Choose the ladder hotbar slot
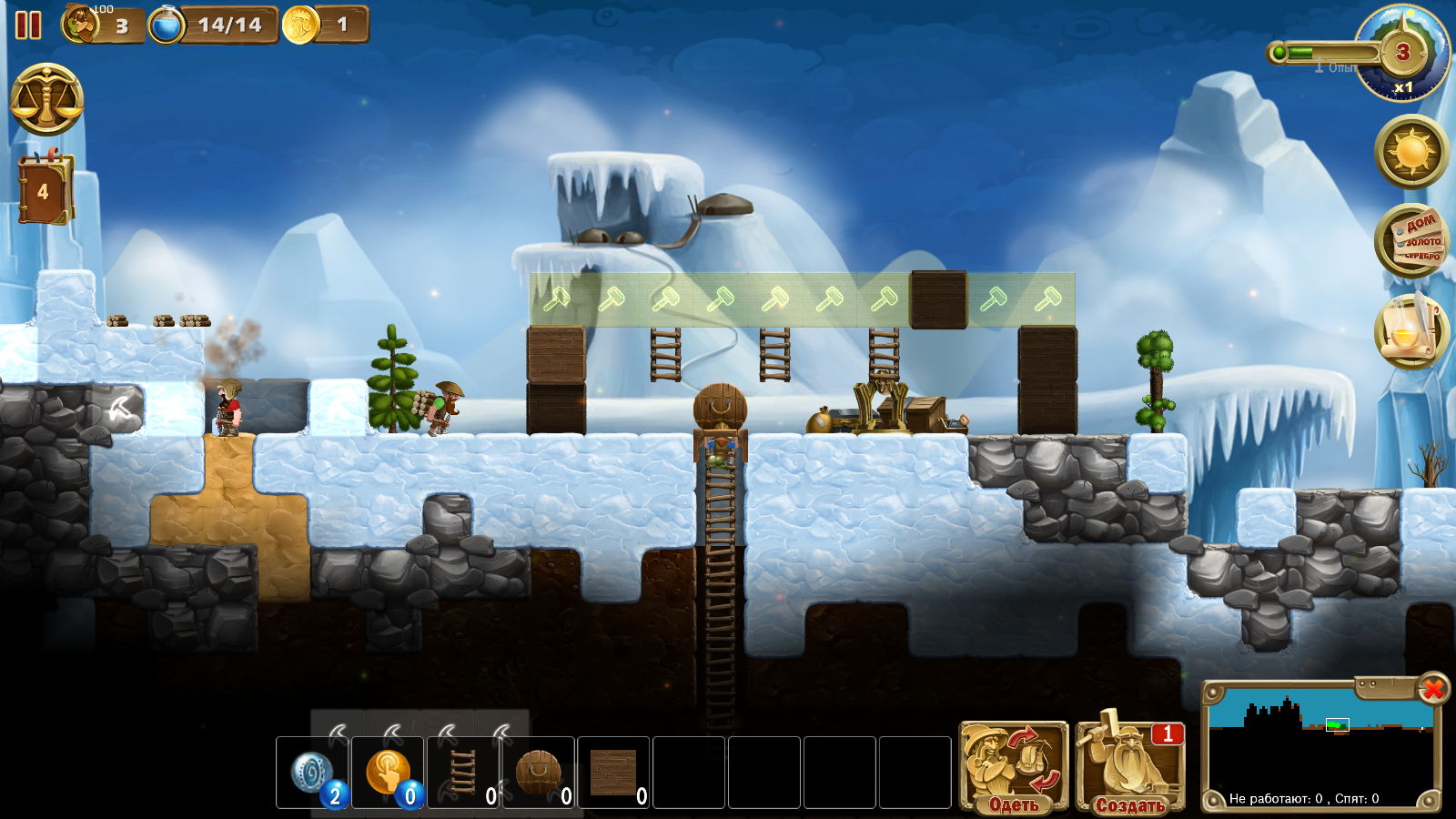 pos(463,773)
